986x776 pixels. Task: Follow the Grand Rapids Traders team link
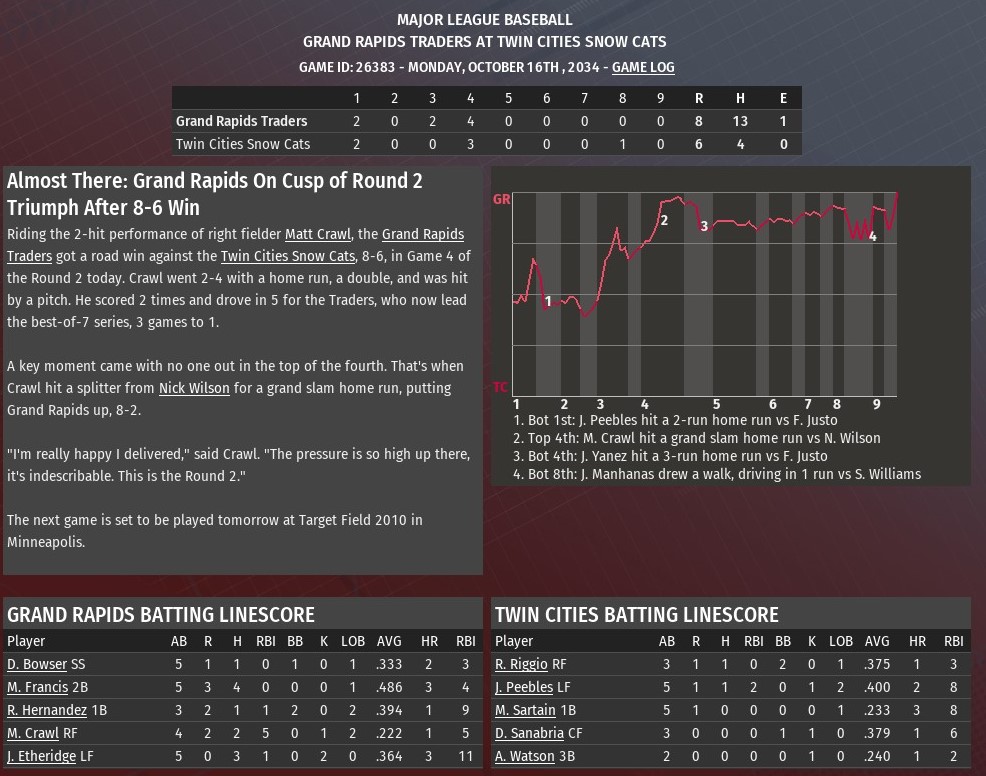(x=423, y=234)
